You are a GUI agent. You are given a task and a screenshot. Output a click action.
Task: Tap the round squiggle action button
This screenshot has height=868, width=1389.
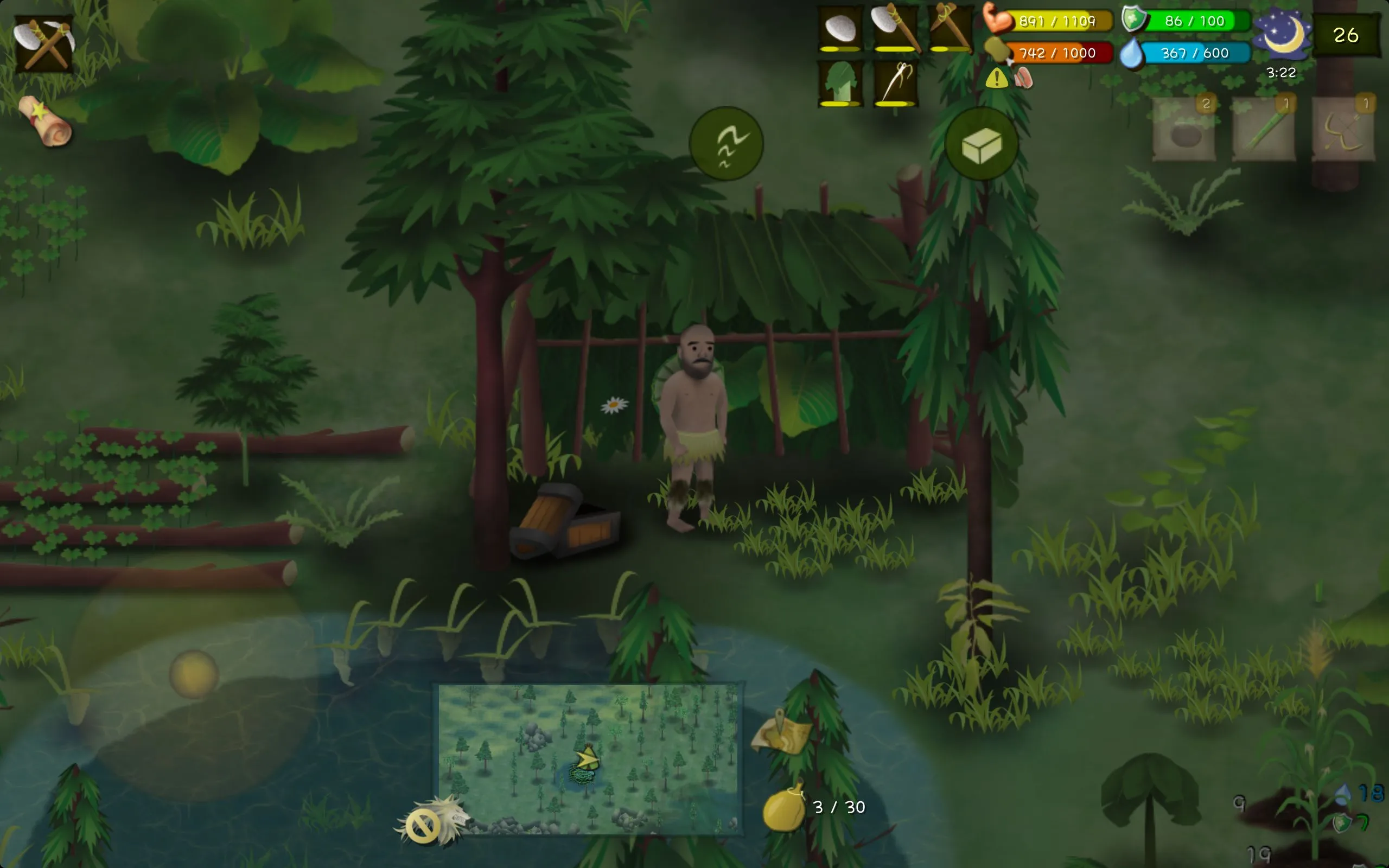click(725, 144)
